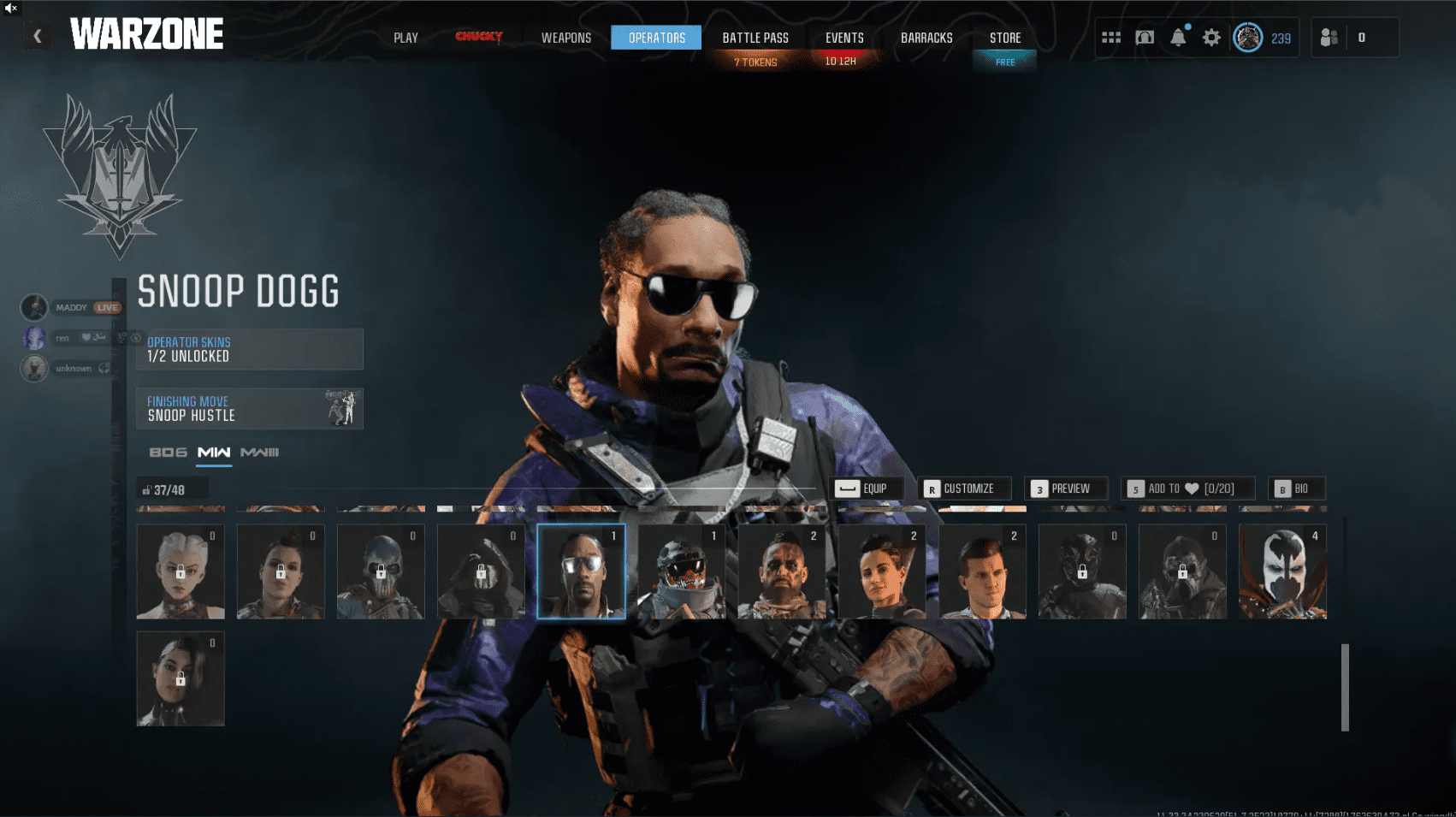Click the operator skins 1/2 unlocked progress bar
Screen dimensions: 1456x817
tap(249, 349)
